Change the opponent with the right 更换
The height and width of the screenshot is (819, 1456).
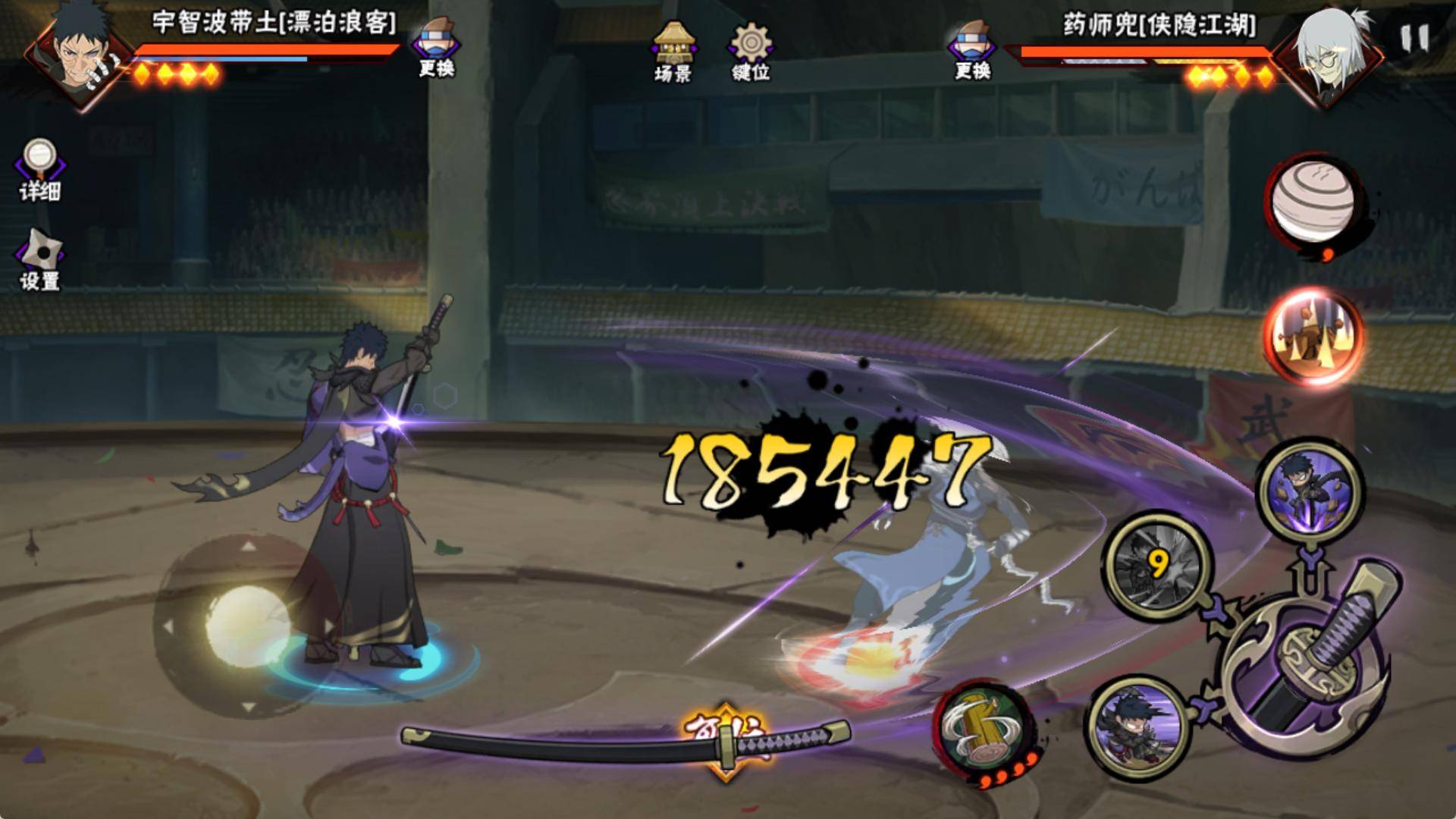tap(972, 49)
